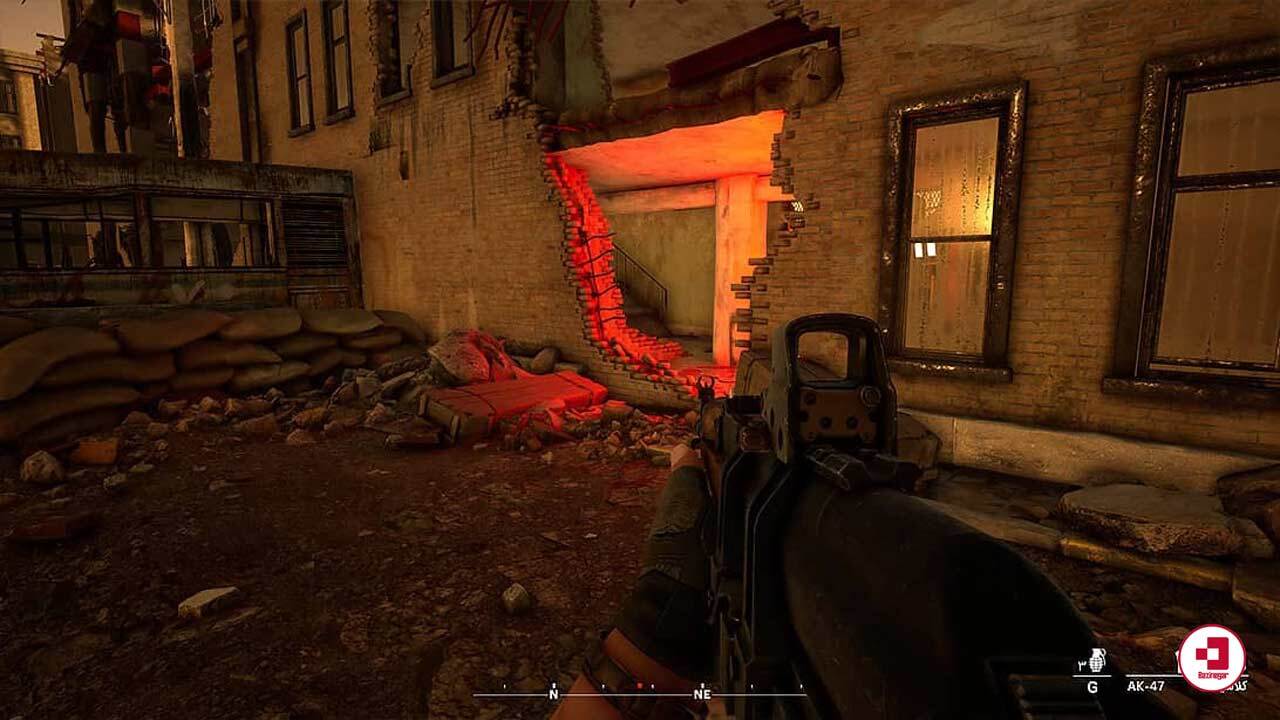The image size is (1280, 720).
Task: Click the red objective marker on the compass
Action: [x=640, y=686]
